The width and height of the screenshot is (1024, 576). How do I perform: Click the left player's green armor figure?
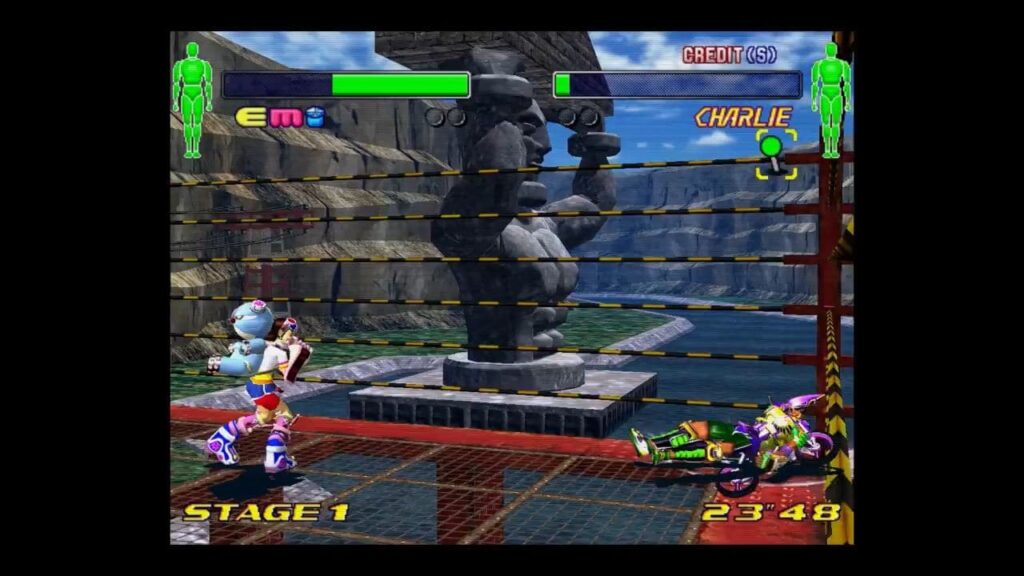(x=192, y=98)
